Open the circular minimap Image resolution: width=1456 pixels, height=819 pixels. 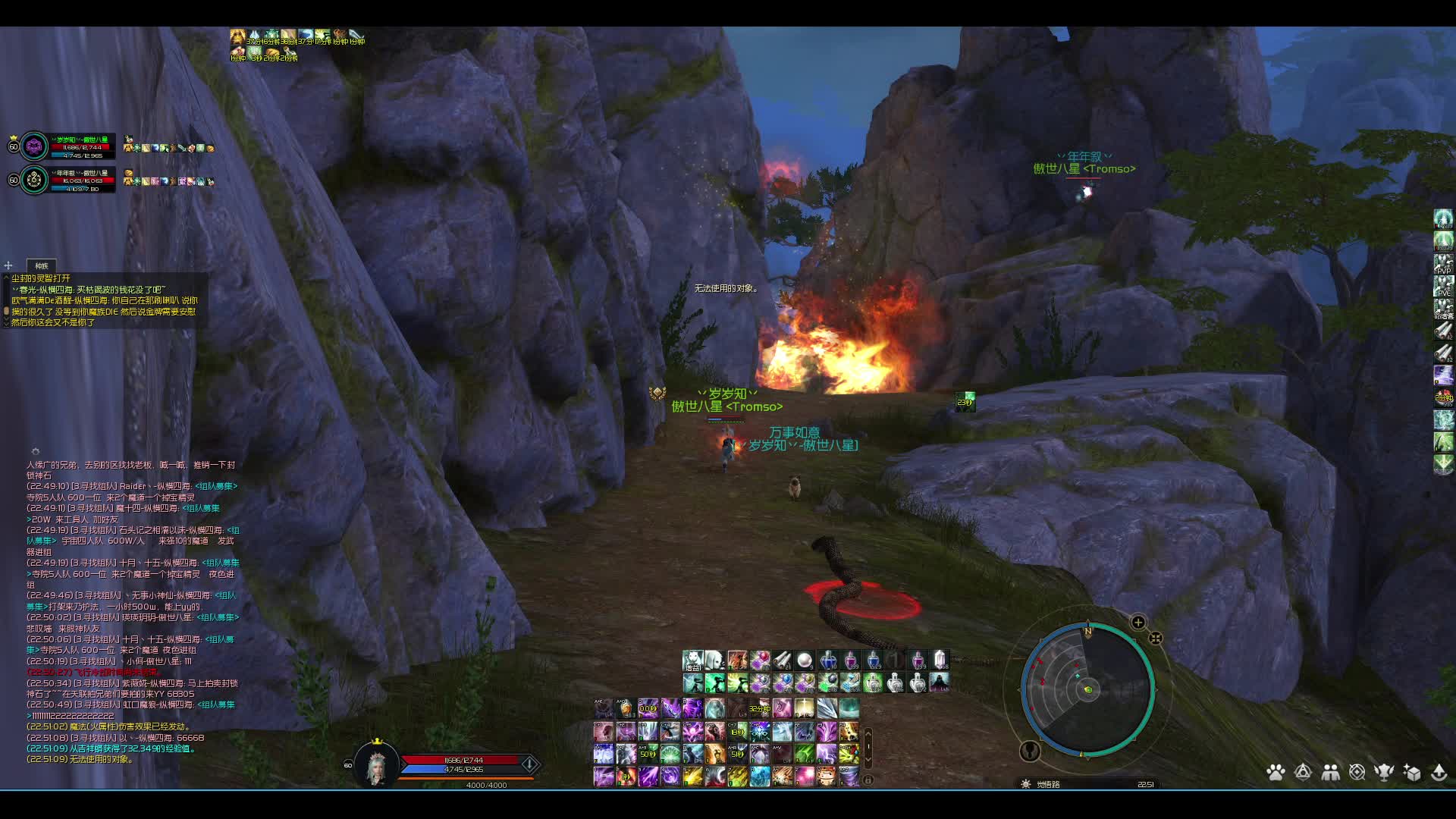click(x=1087, y=689)
